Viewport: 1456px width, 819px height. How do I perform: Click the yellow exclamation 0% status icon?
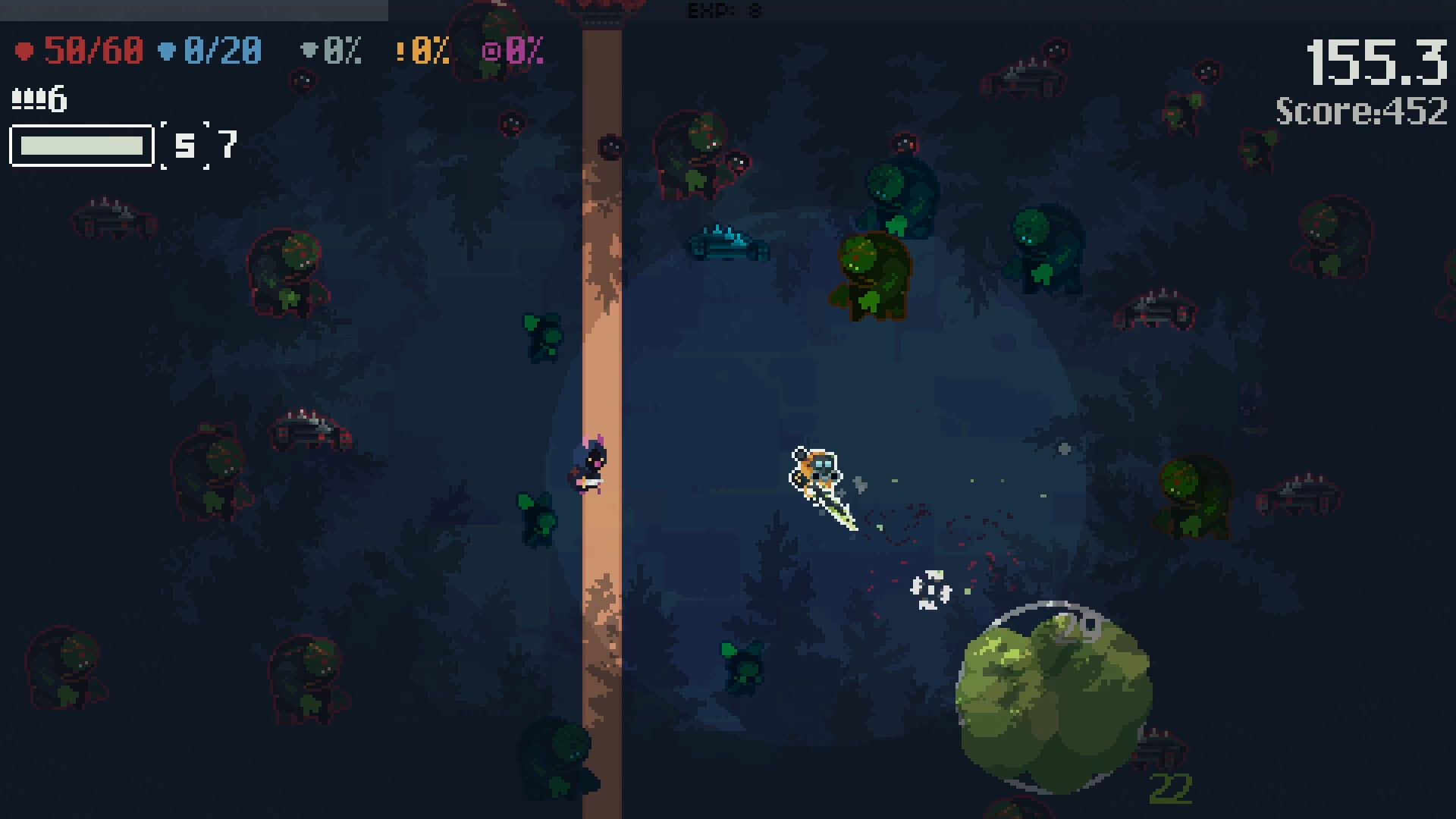[x=402, y=51]
